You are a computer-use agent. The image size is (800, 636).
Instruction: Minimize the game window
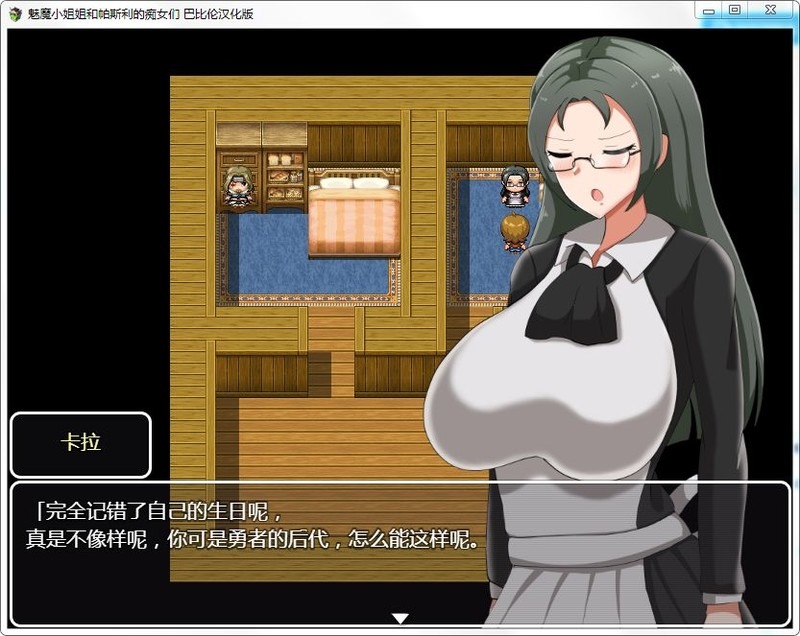point(709,10)
